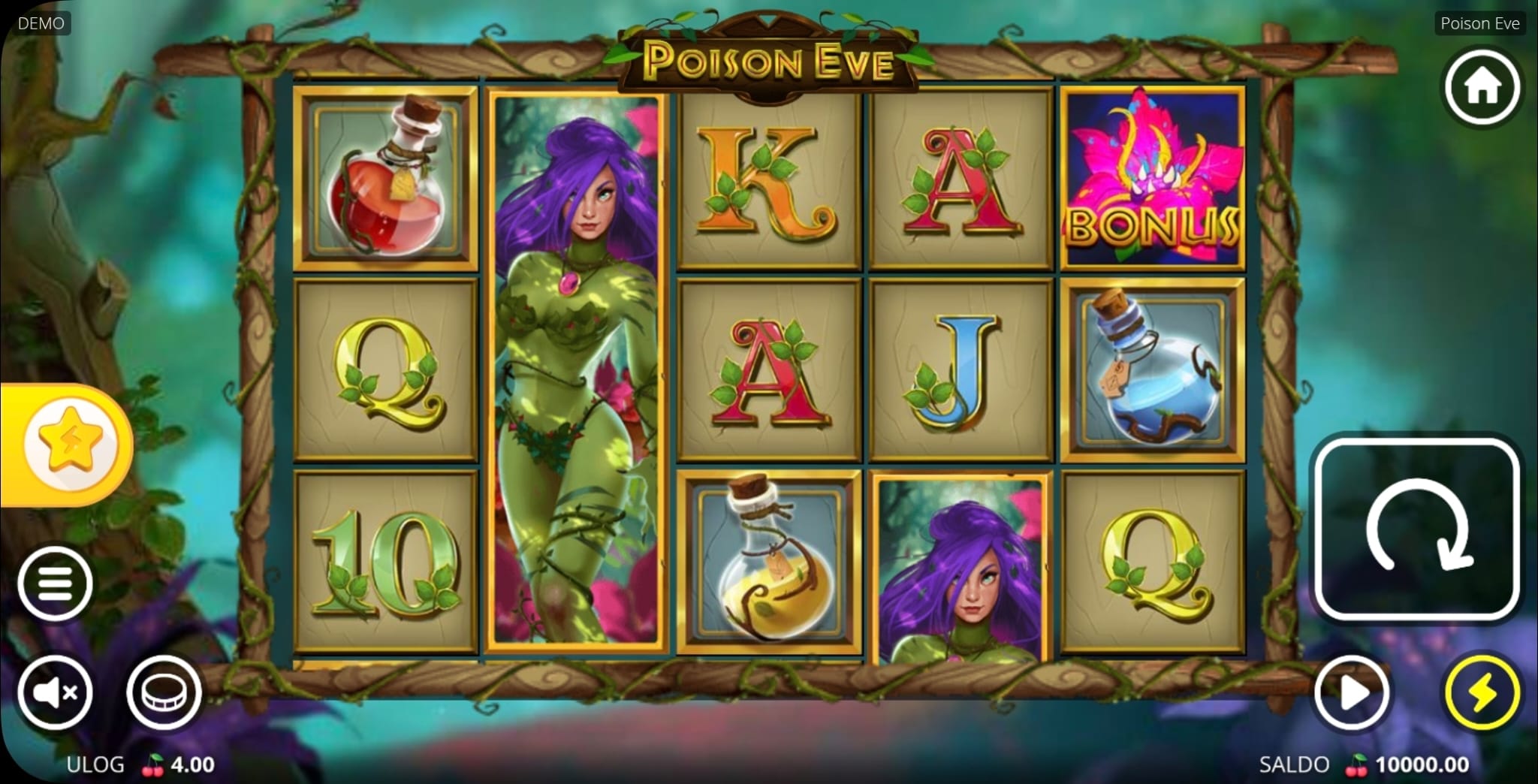1538x784 pixels.
Task: Go to the home screen
Action: pyautogui.click(x=1482, y=88)
